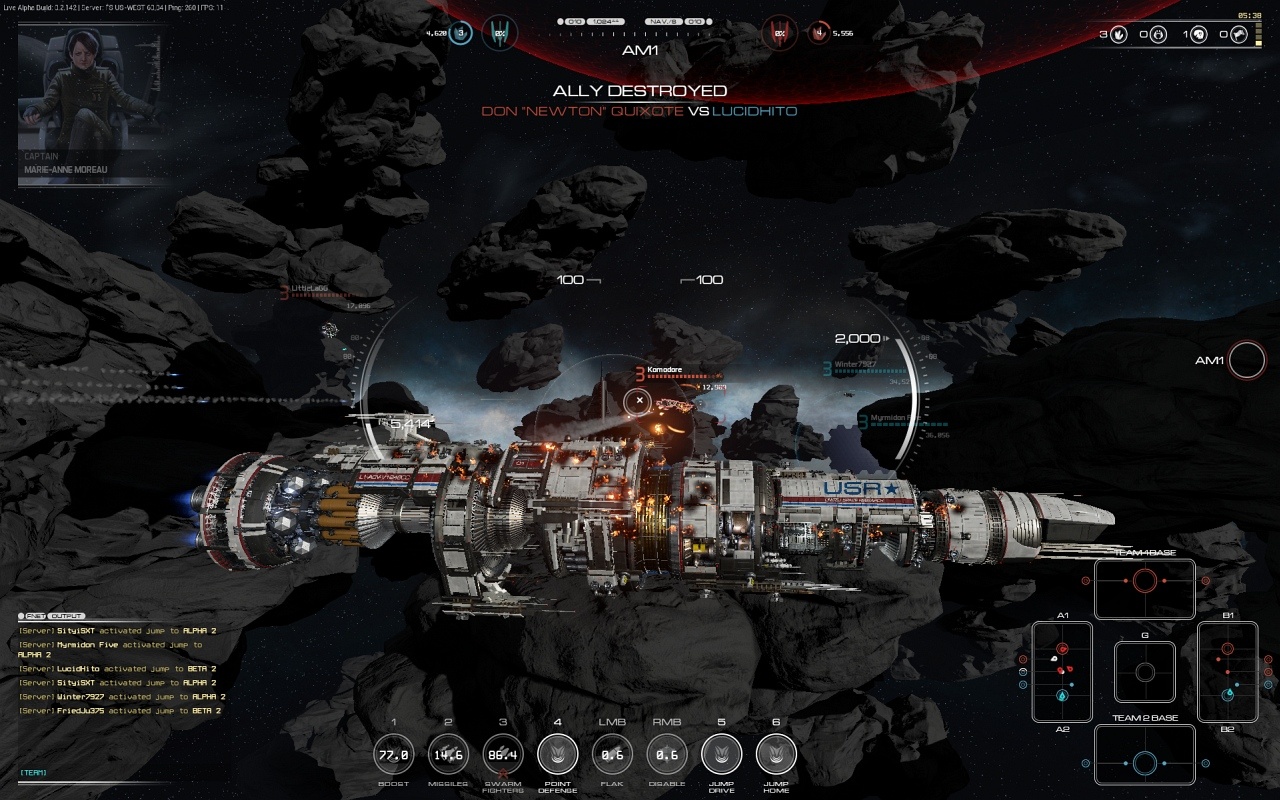Select the central G sector on minimap
The height and width of the screenshot is (800, 1280).
[1145, 672]
